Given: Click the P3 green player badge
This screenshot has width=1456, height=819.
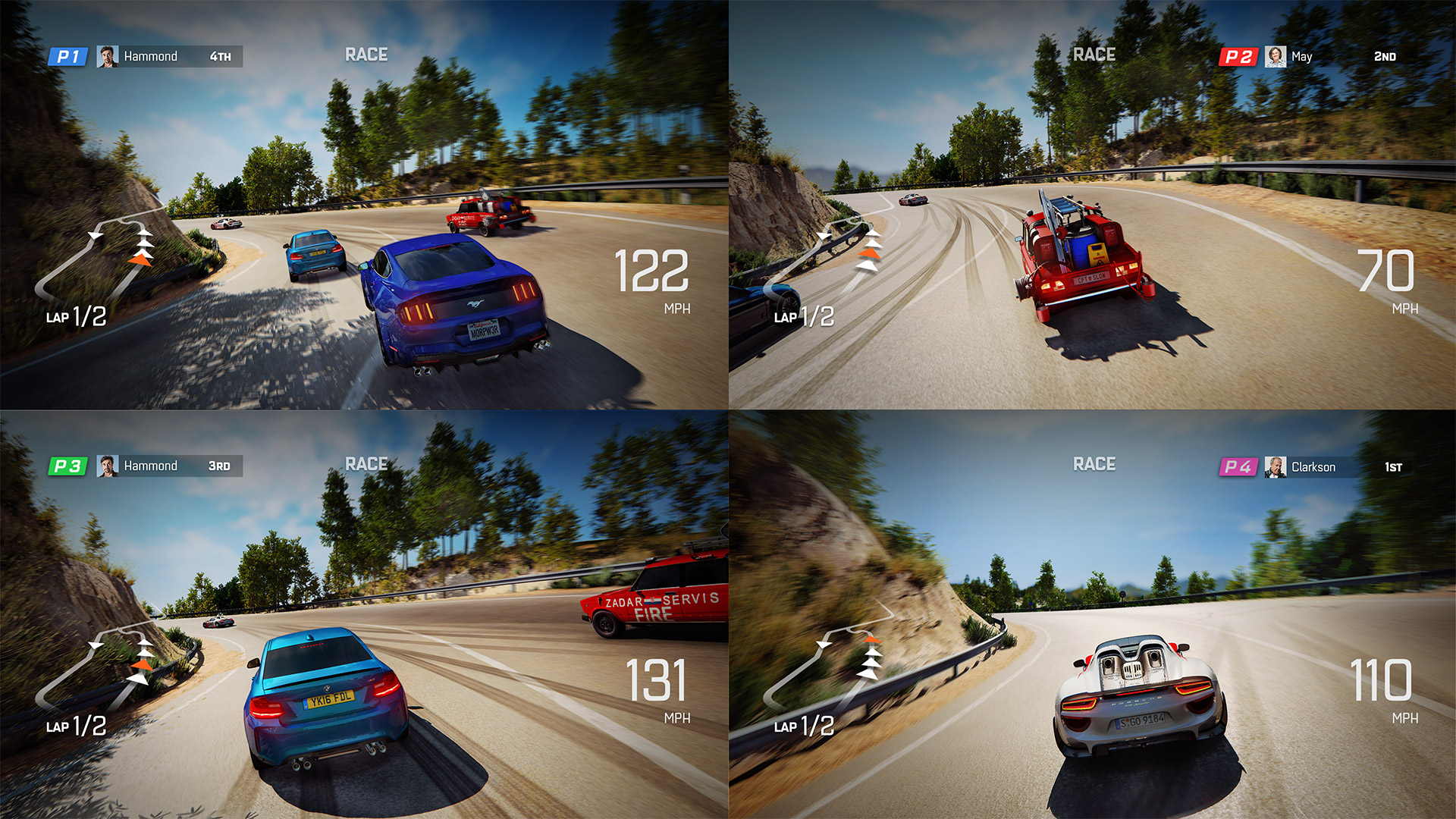Looking at the screenshot, I should point(67,466).
